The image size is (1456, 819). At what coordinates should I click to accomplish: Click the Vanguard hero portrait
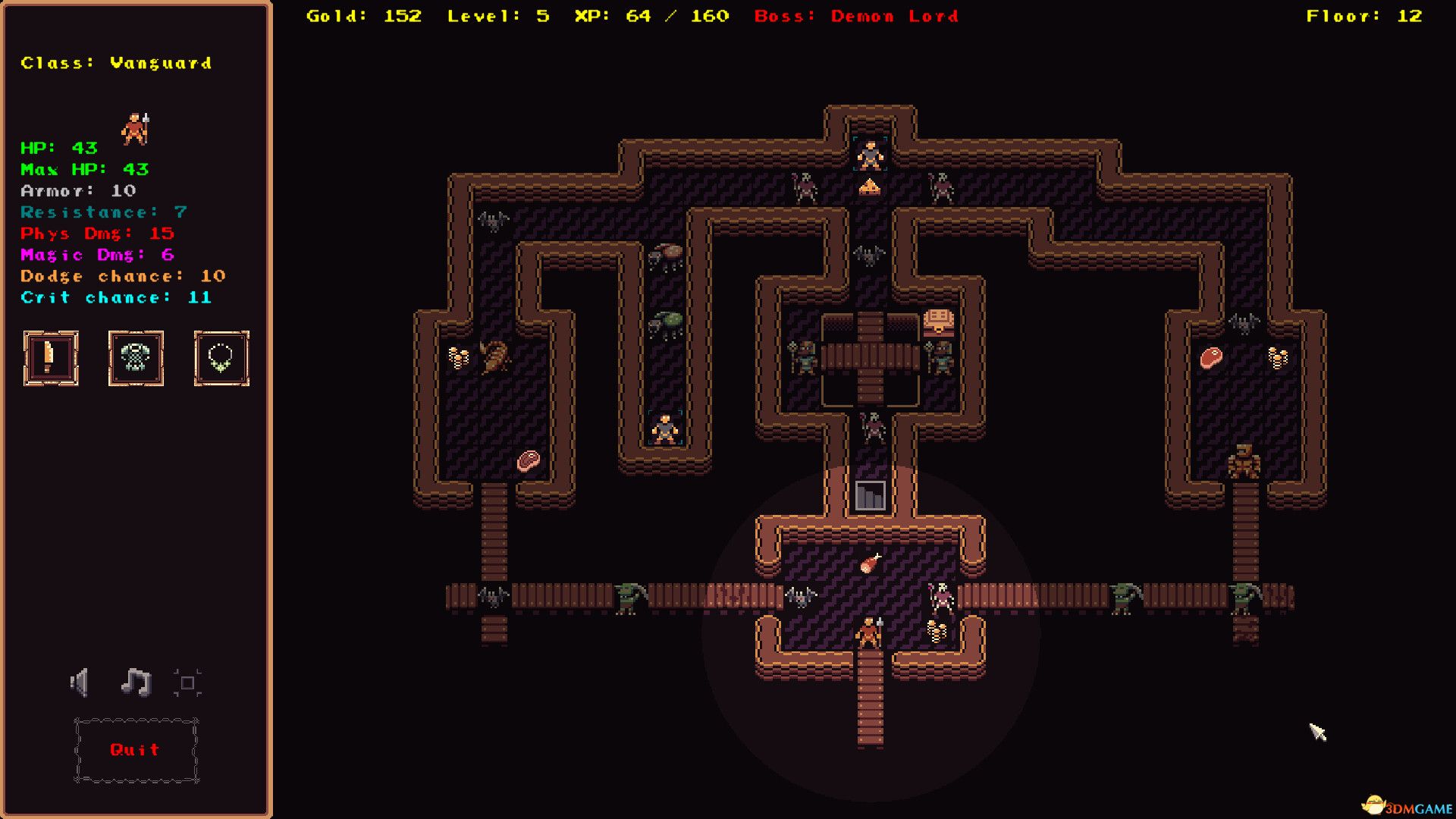tap(136, 129)
